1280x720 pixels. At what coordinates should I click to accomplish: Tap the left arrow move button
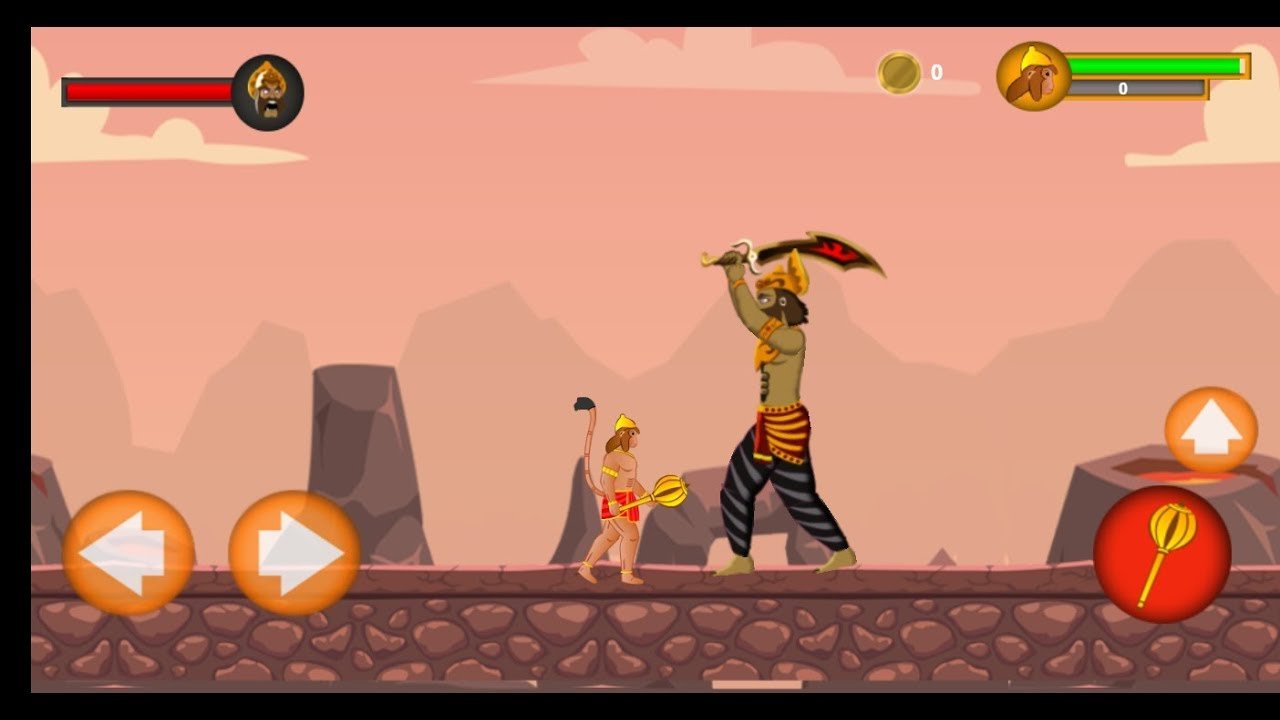point(128,552)
